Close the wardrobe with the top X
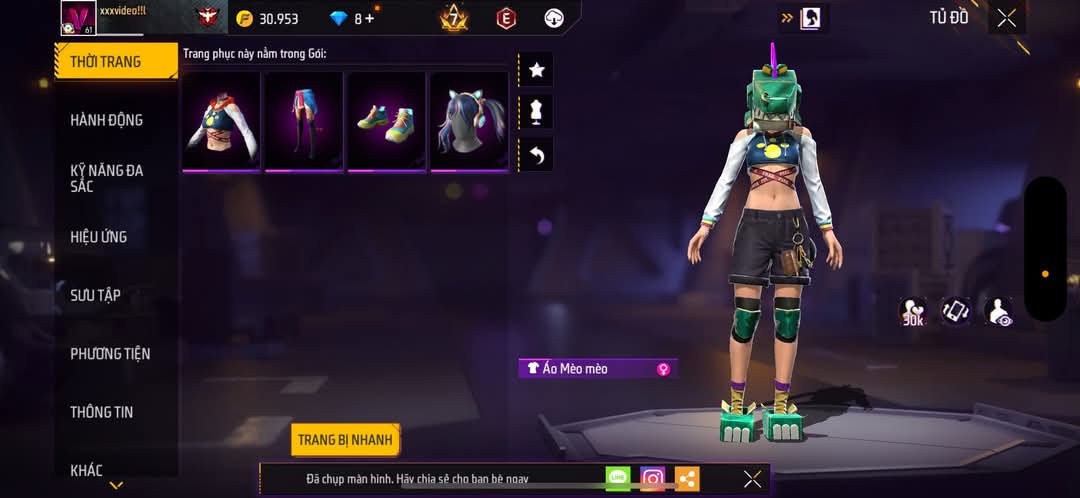Image resolution: width=1080 pixels, height=498 pixels. coord(1006,18)
